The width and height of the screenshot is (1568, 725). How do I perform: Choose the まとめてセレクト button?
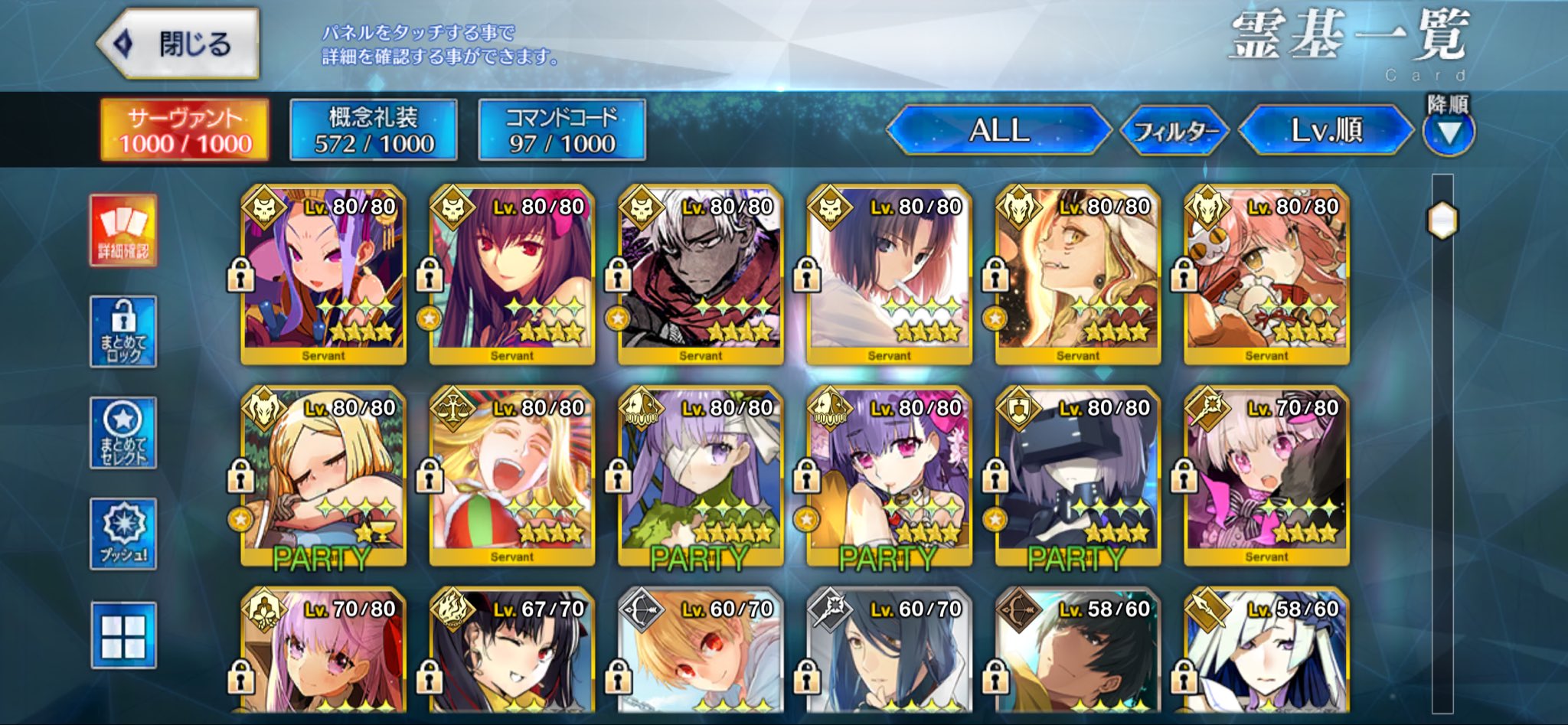click(123, 433)
